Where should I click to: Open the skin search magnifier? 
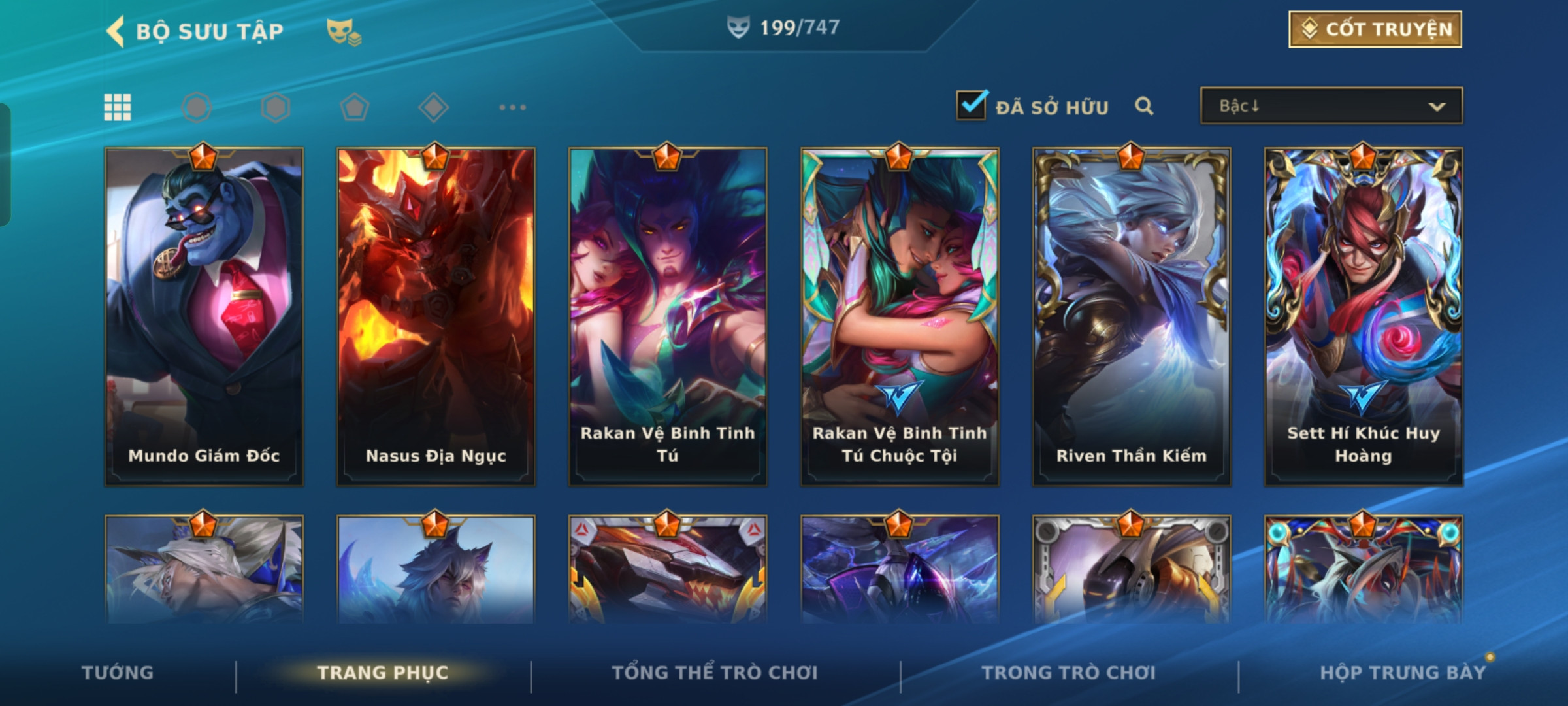(x=1143, y=106)
